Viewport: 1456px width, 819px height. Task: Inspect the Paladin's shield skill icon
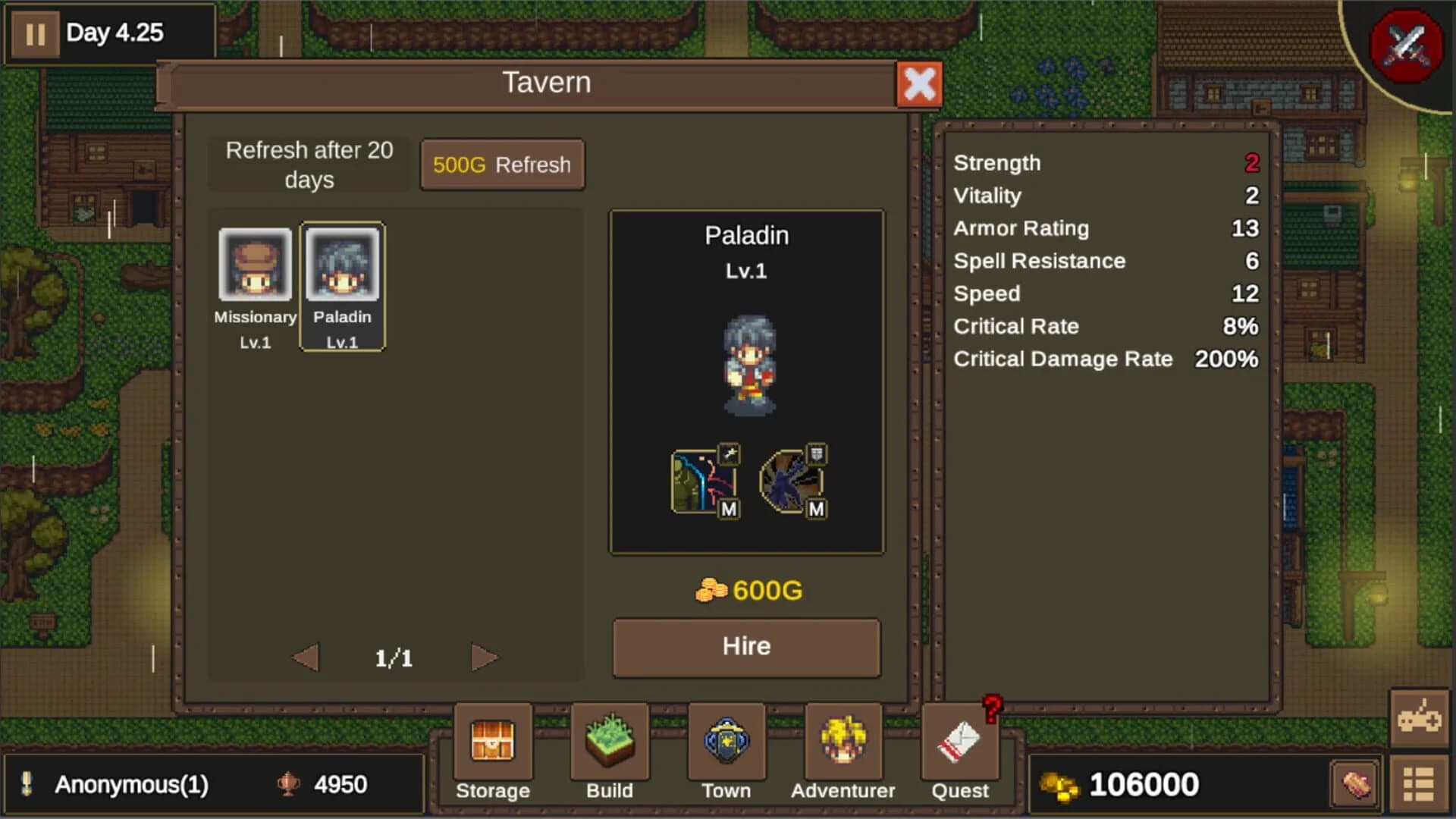790,482
